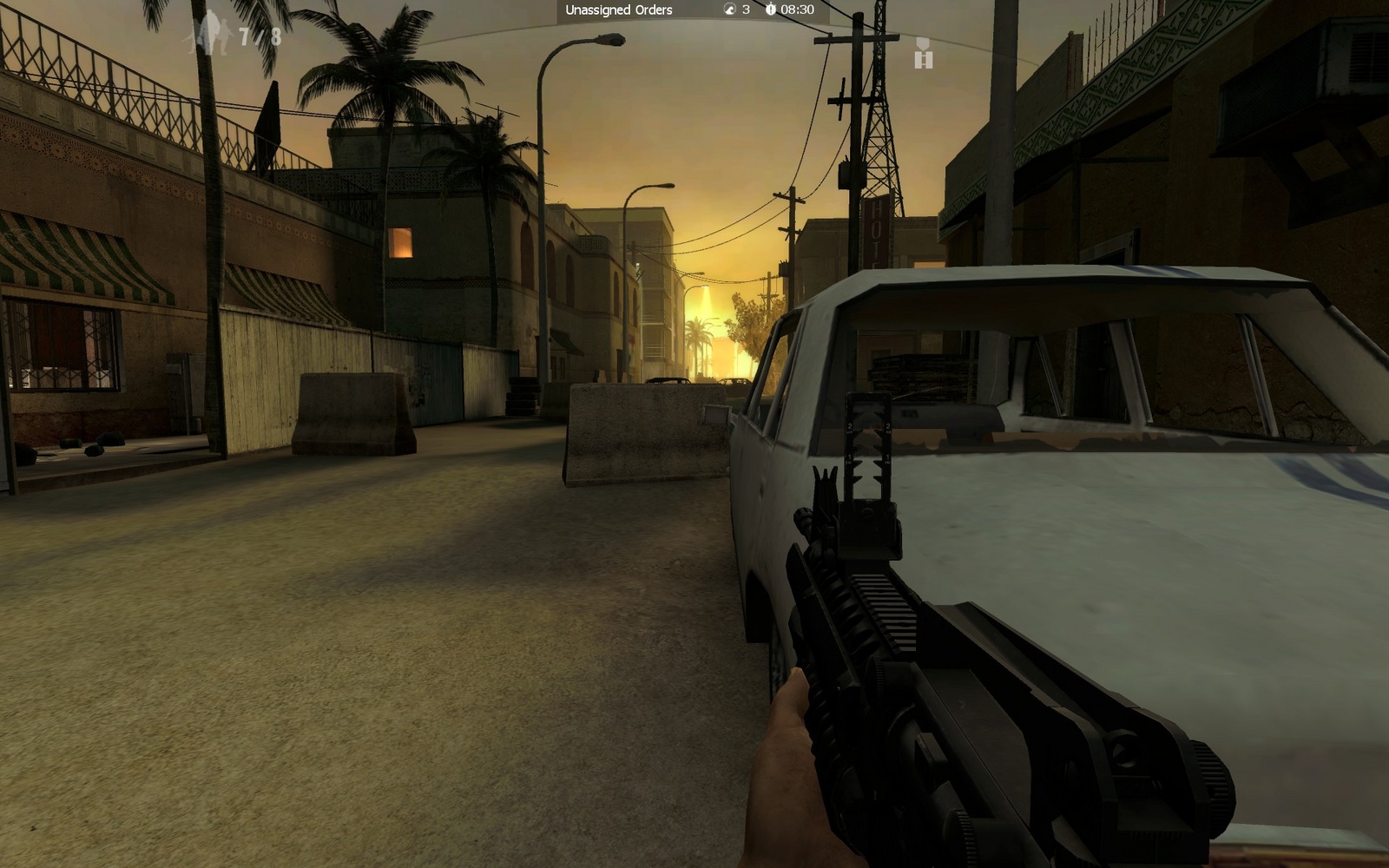Select the squad members soldier icon
The image size is (1389, 868).
[210, 36]
